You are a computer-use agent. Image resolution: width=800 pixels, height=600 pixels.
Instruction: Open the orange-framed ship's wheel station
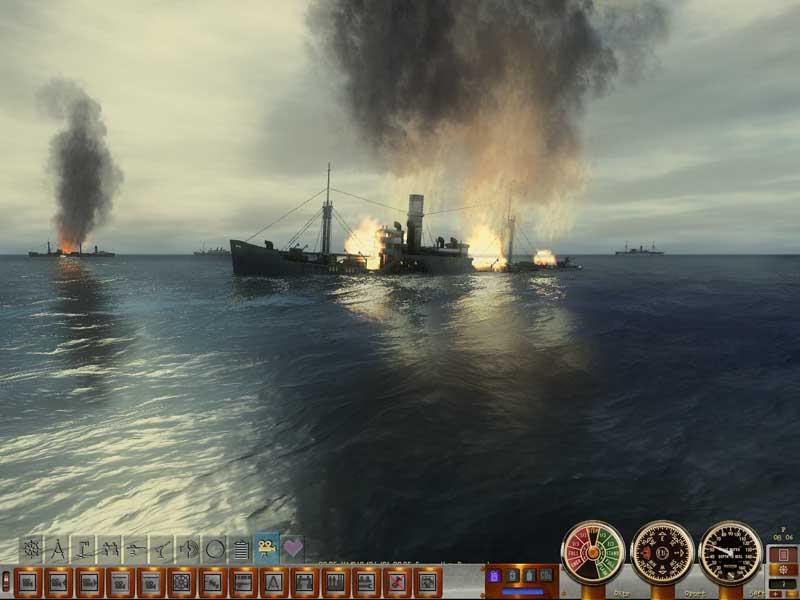pyautogui.click(x=181, y=581)
